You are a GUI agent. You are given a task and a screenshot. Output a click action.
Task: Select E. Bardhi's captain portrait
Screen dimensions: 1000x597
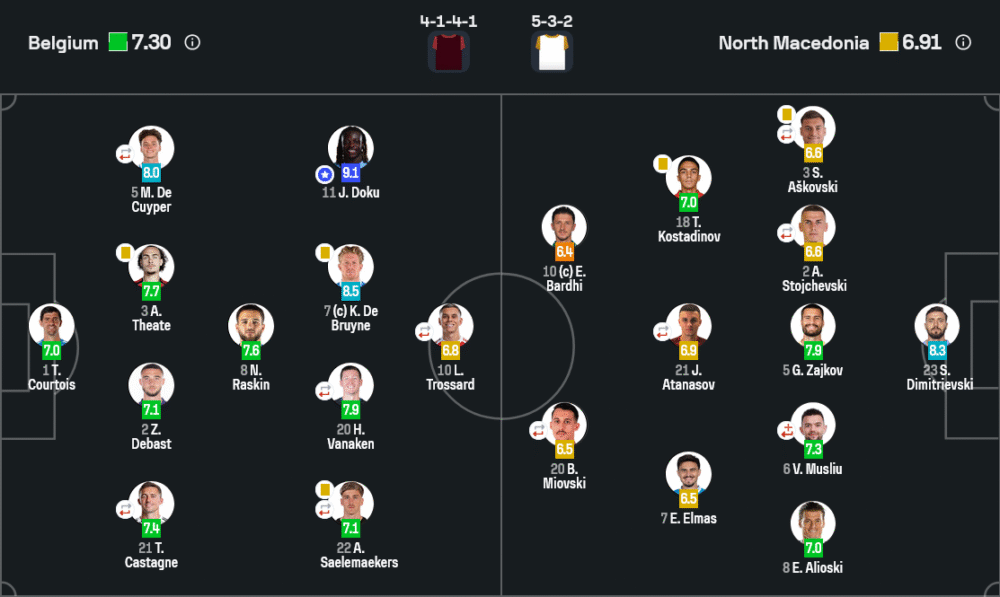tap(564, 227)
